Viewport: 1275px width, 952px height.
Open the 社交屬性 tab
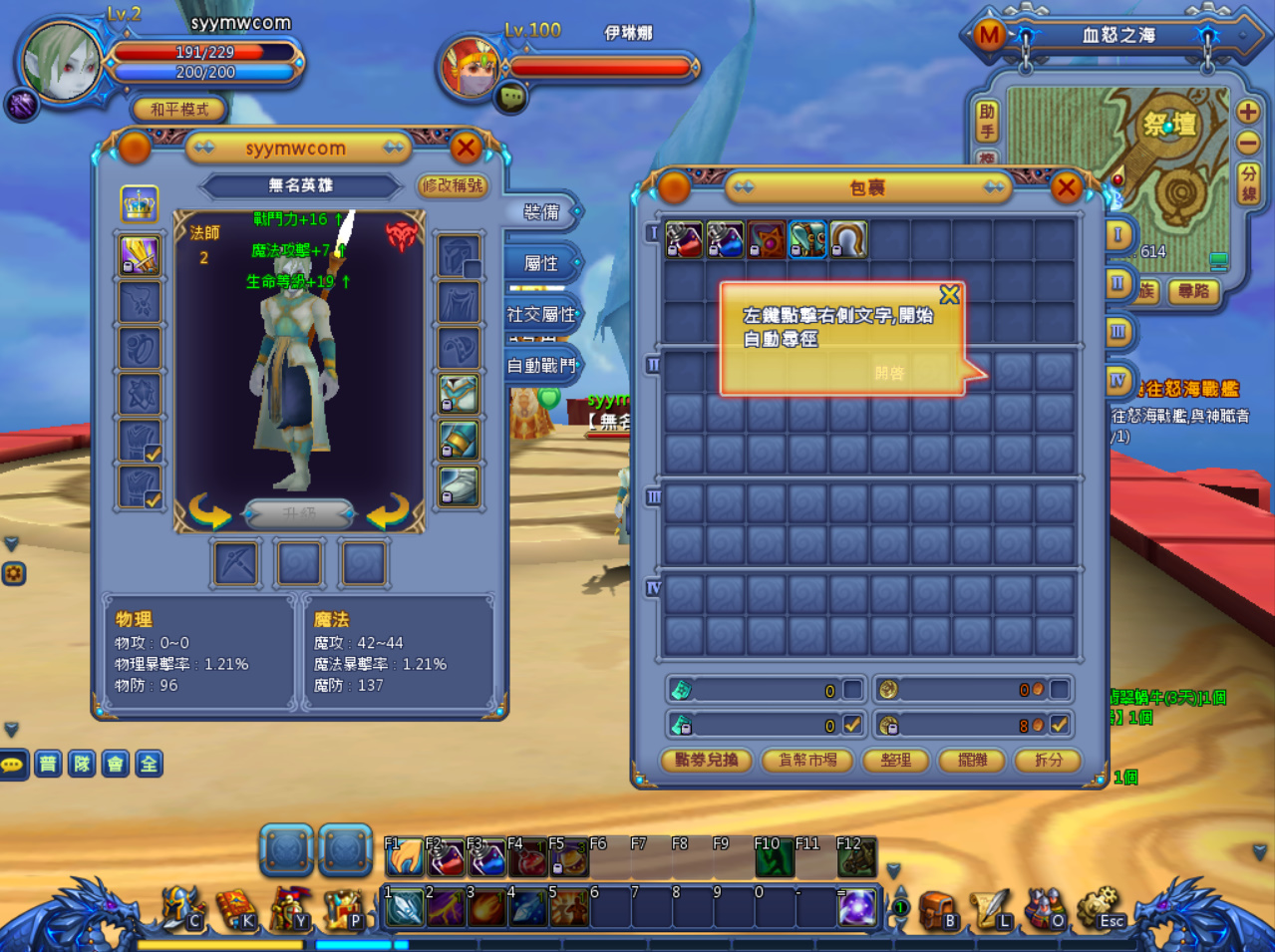pos(541,314)
